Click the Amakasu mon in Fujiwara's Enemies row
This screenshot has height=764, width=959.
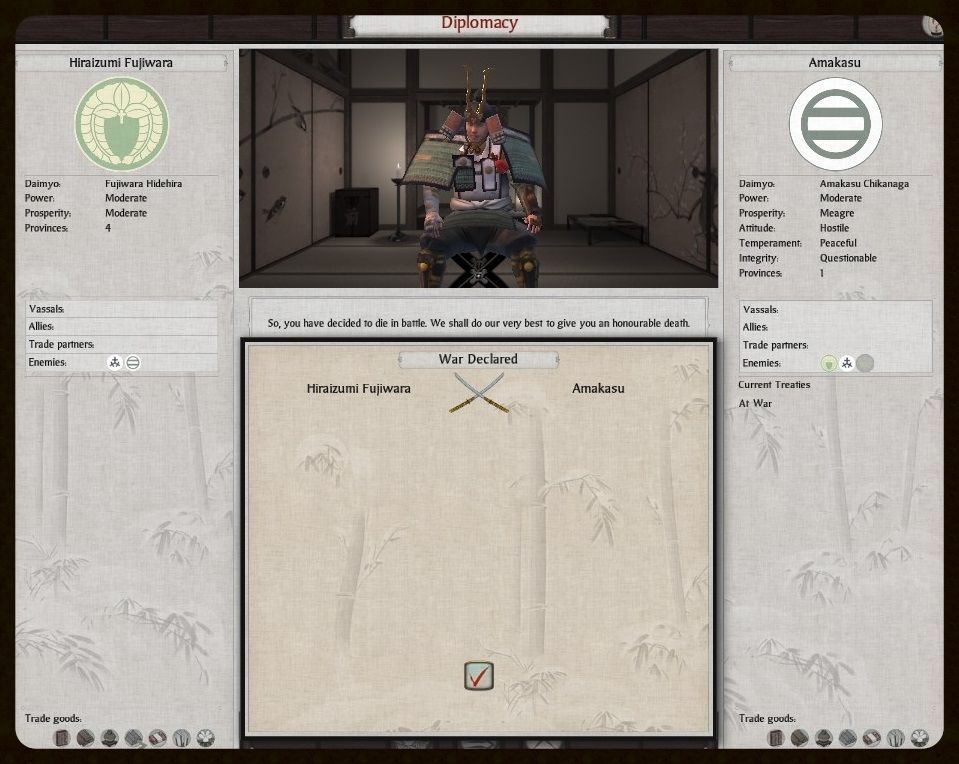(133, 362)
